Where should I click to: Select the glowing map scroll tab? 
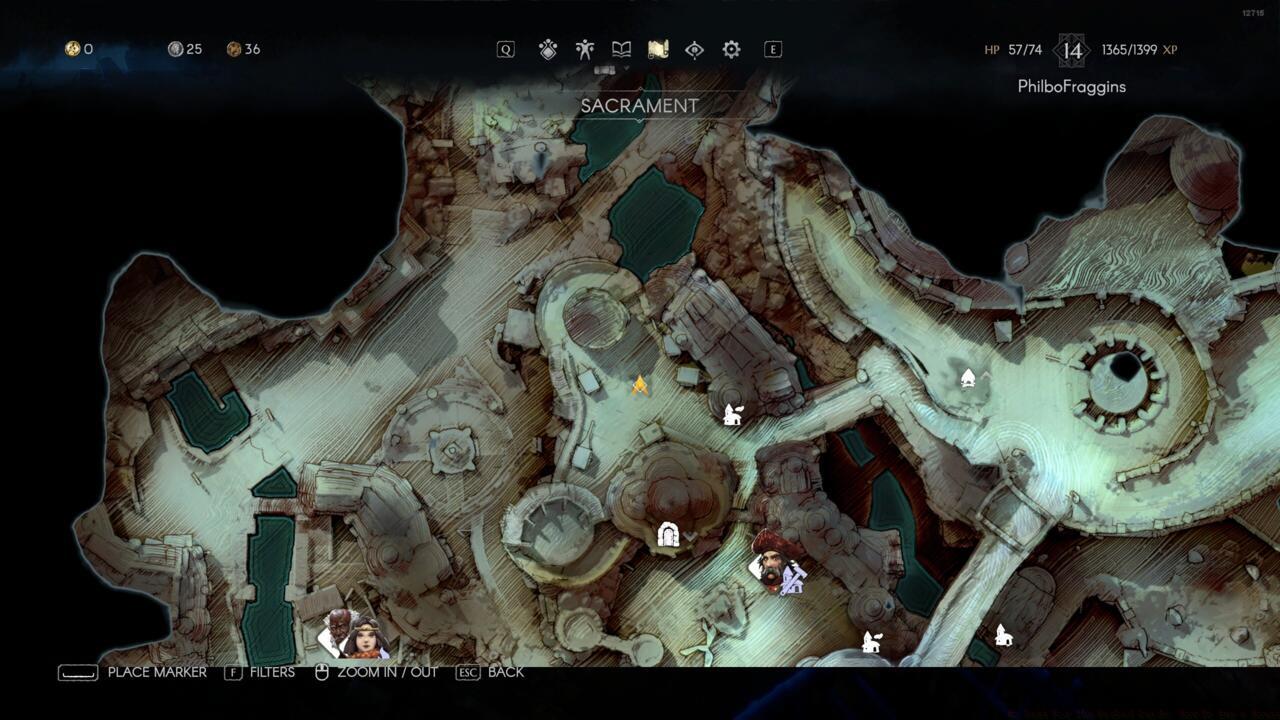tap(658, 48)
